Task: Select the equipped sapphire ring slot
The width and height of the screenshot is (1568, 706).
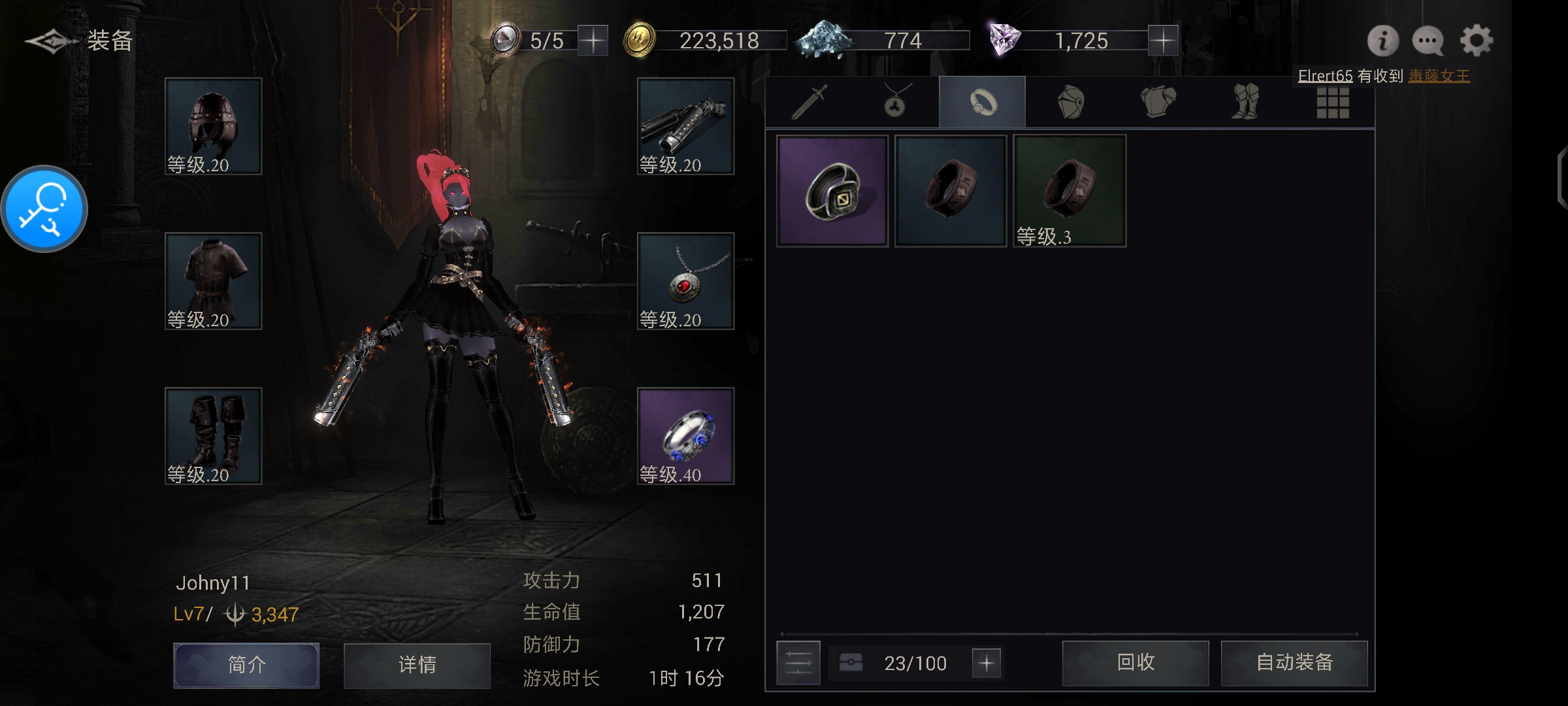Action: (685, 436)
